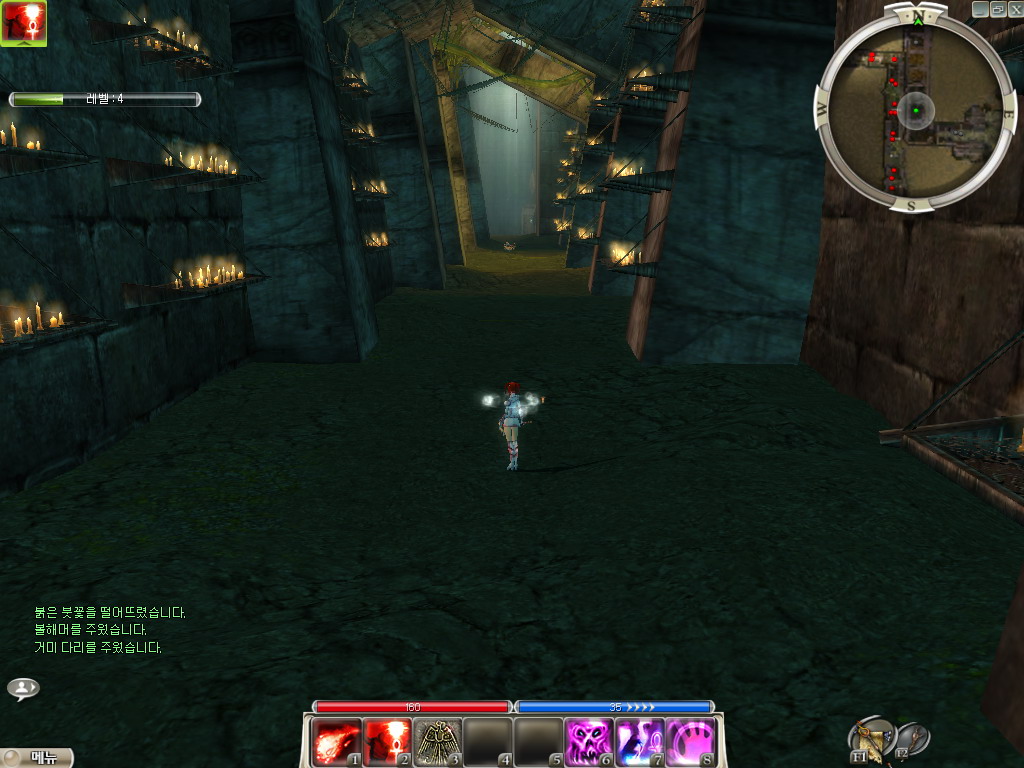Viewport: 1024px width, 768px height.
Task: Click the red ankh status icon
Action: click(23, 23)
